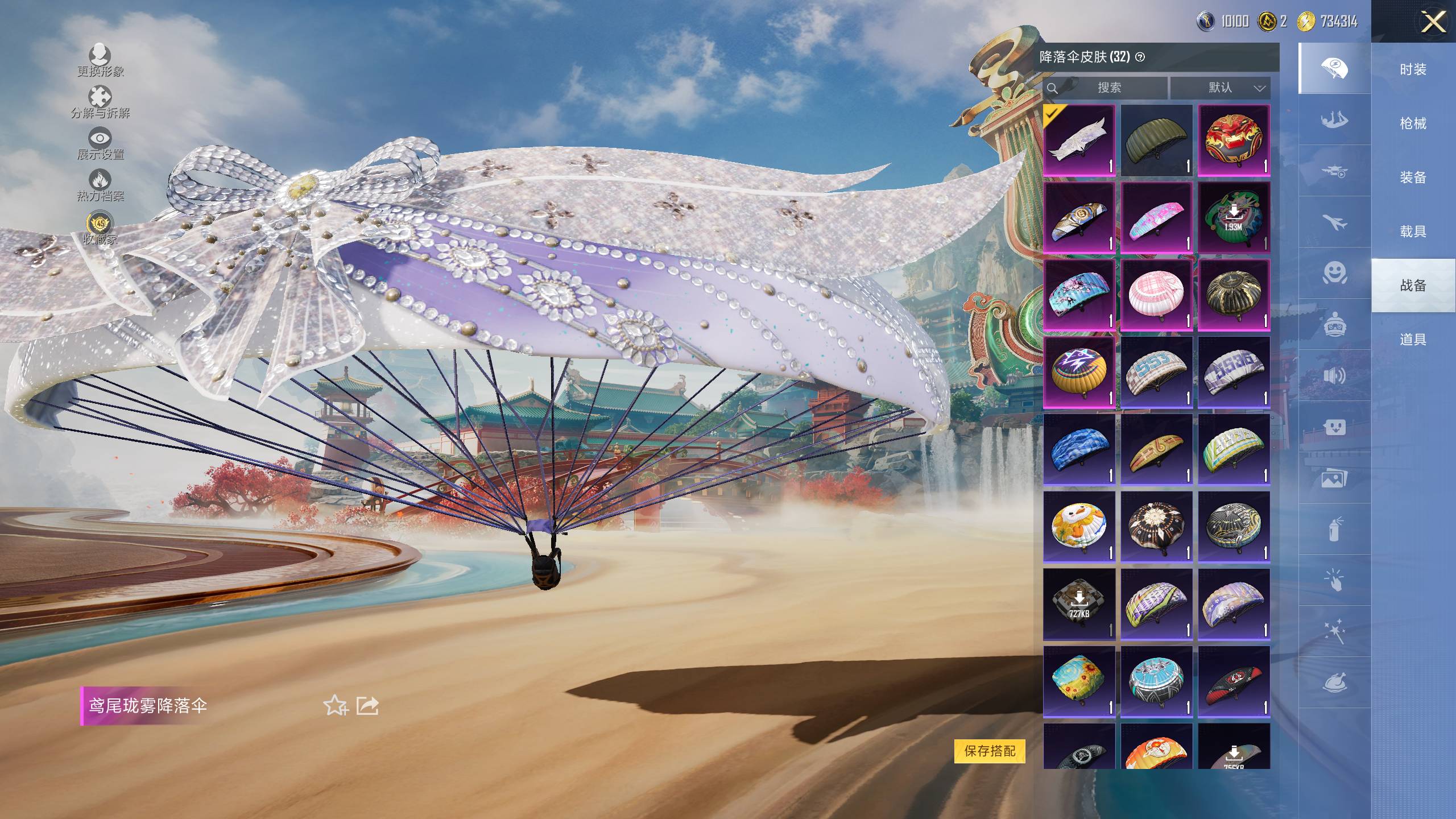Close the inventory screen with the X

click(1433, 23)
